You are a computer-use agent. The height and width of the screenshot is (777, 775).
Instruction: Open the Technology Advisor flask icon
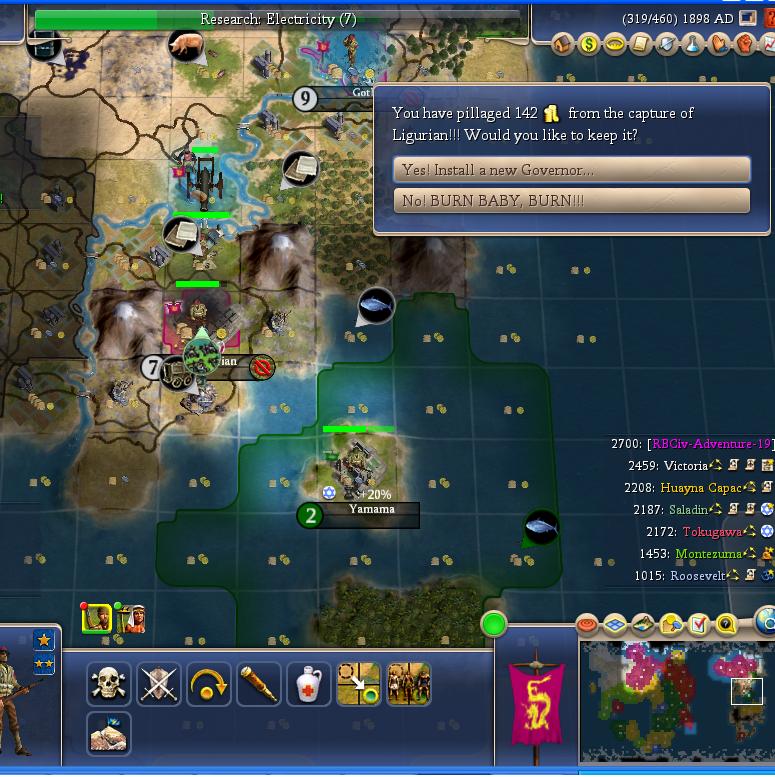(693, 45)
